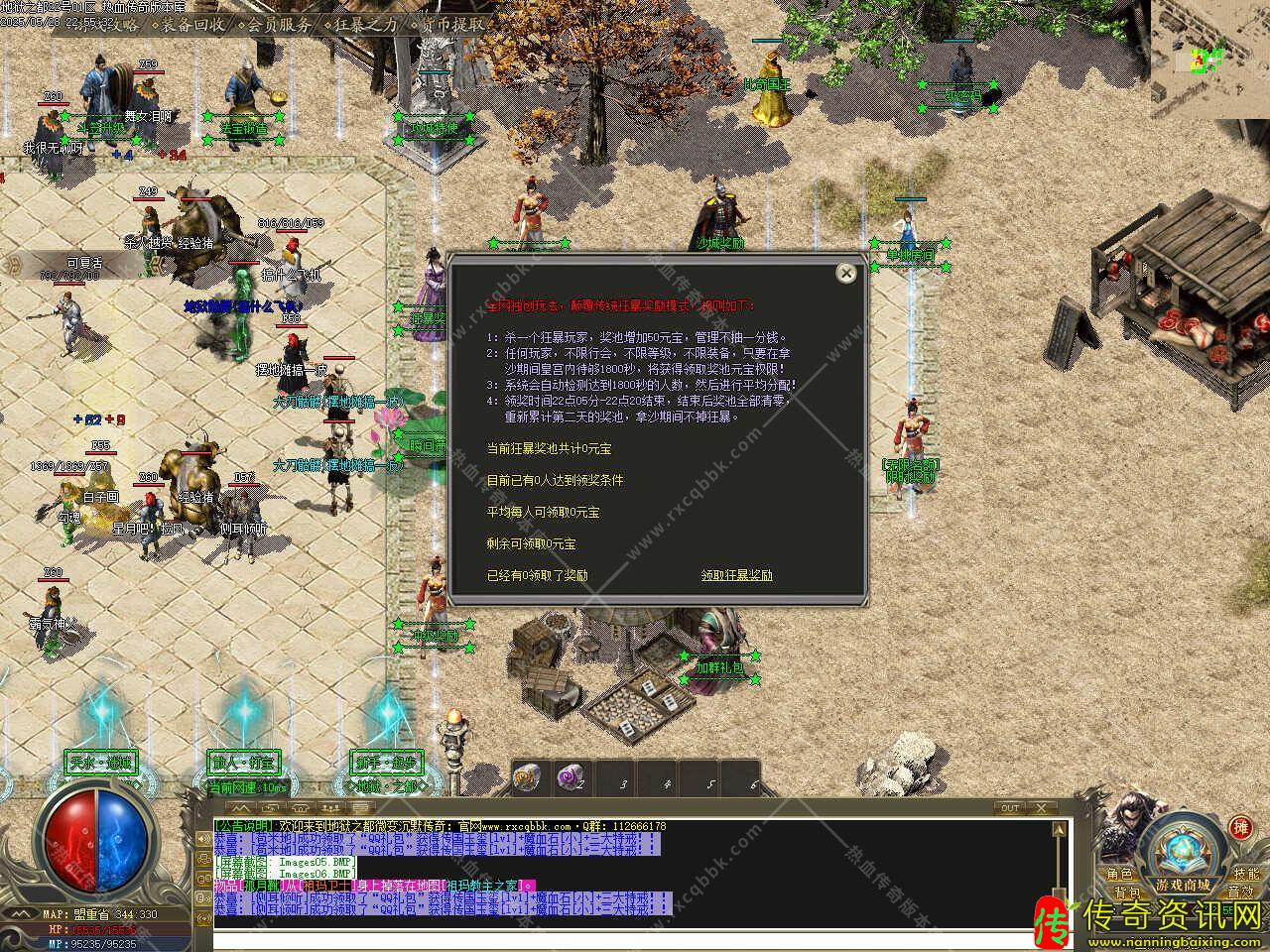Open the 角色 character panel

coord(1119,874)
